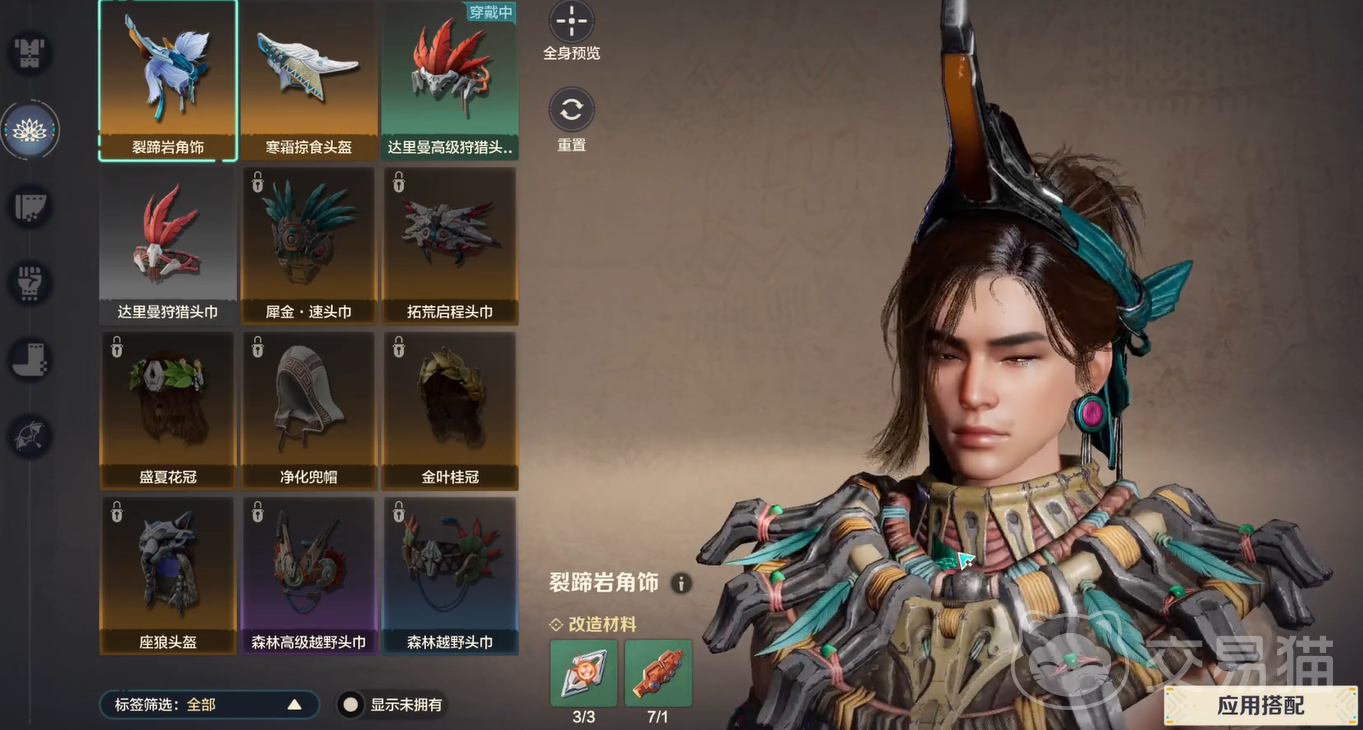1363x730 pixels.
Task: Select the 裂蹄岩角饰 headpiece tile
Action: (168, 80)
